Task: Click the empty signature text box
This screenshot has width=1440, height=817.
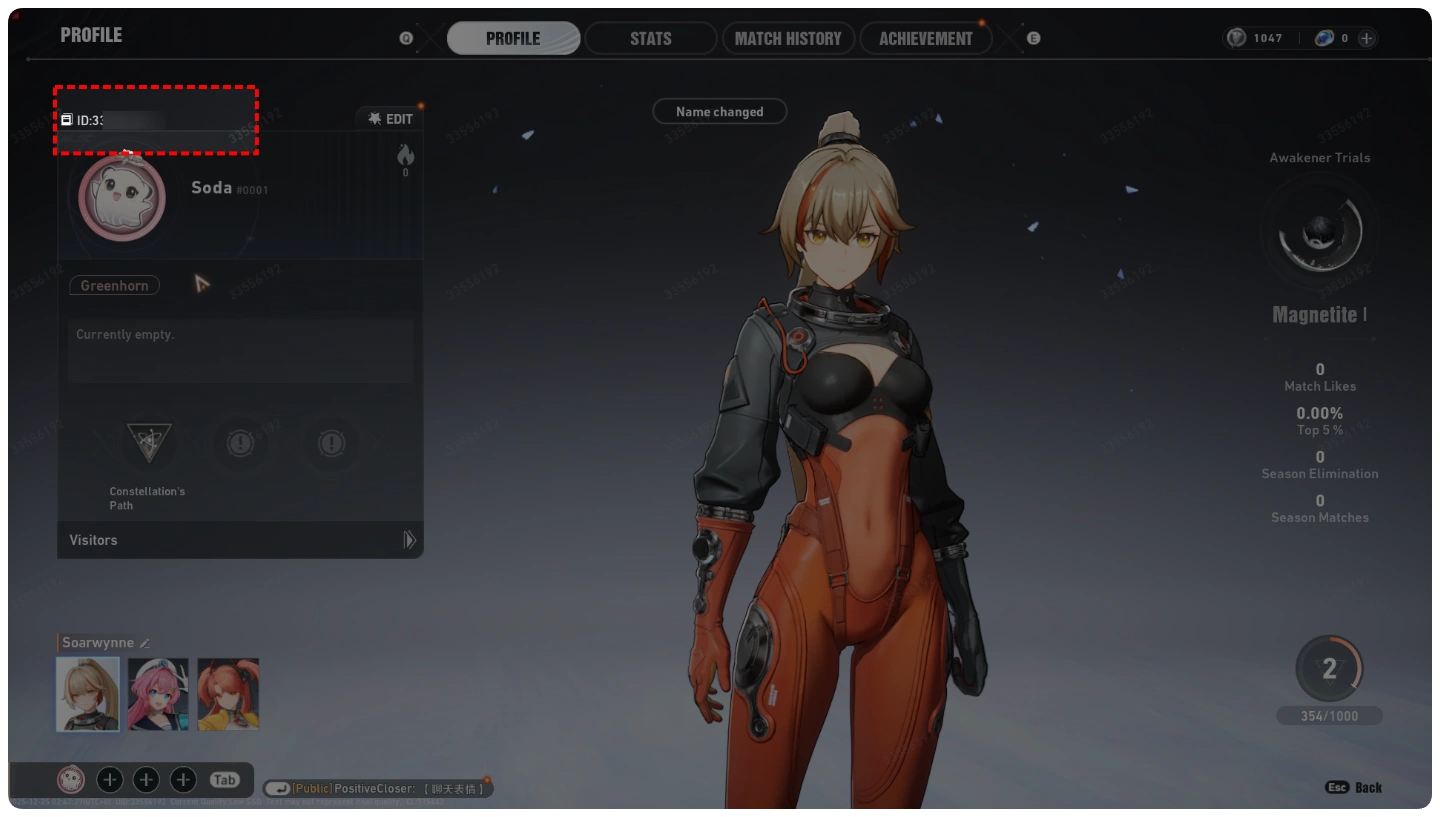Action: tap(240, 351)
